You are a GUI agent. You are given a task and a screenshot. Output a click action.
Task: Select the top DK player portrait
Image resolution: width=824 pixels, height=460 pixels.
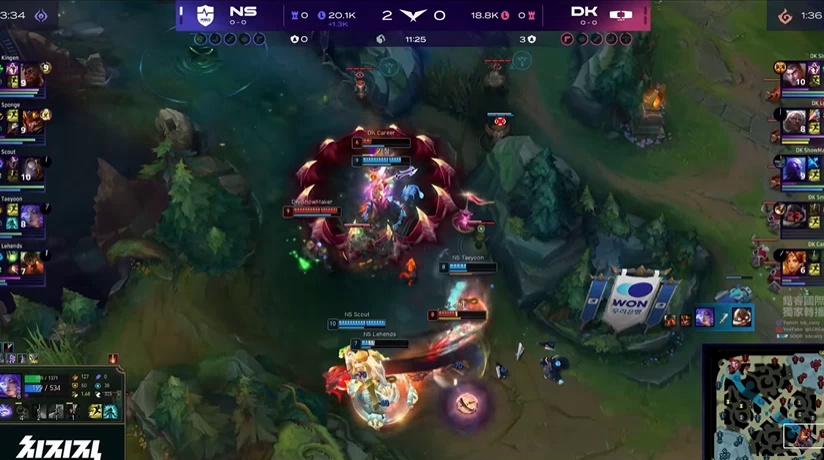point(793,75)
